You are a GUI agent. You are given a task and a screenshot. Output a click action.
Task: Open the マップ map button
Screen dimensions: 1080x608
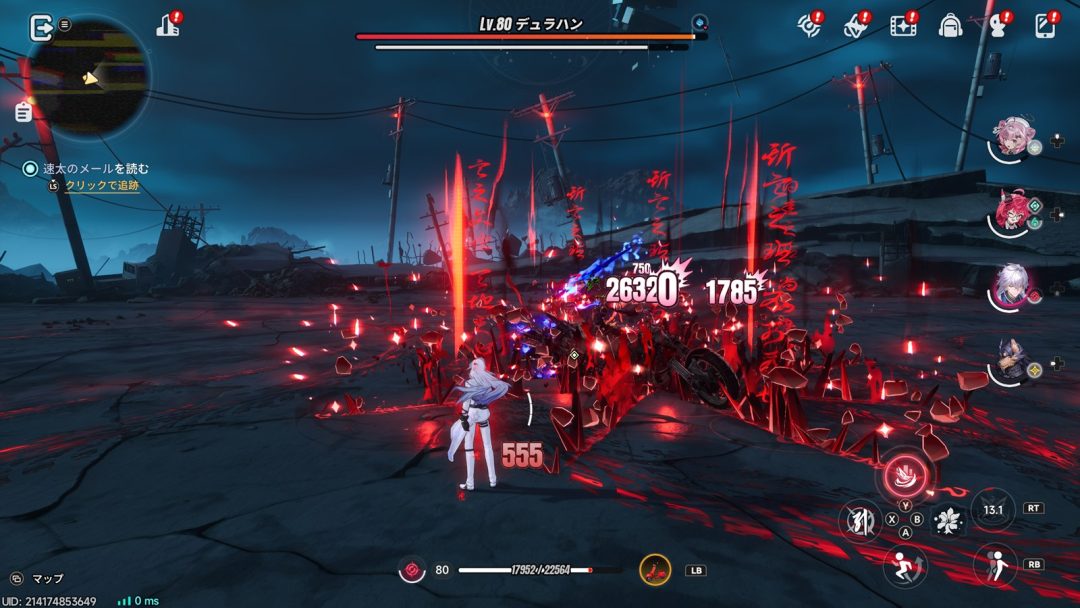[x=38, y=578]
